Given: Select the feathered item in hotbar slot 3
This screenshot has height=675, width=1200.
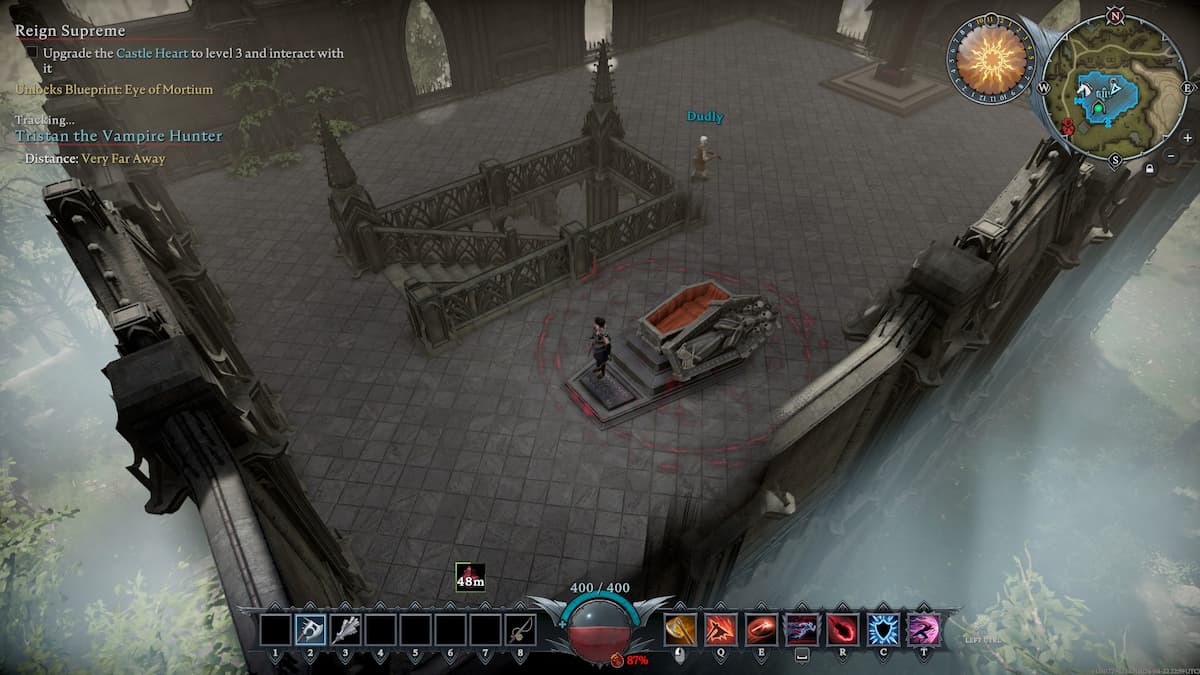Looking at the screenshot, I should point(345,629).
